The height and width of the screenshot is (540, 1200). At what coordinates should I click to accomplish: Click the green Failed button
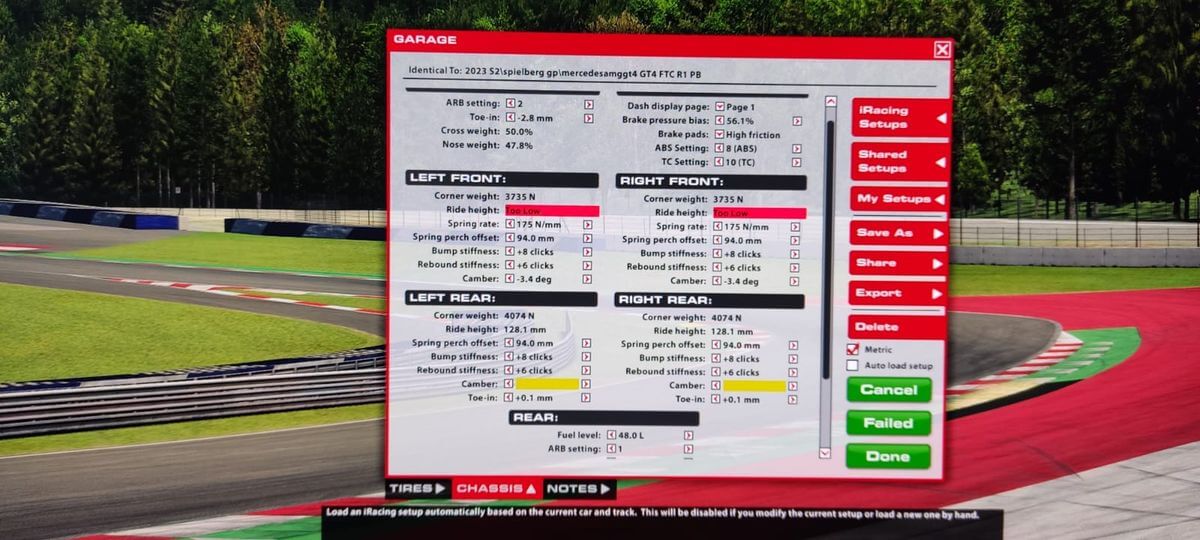pos(888,423)
